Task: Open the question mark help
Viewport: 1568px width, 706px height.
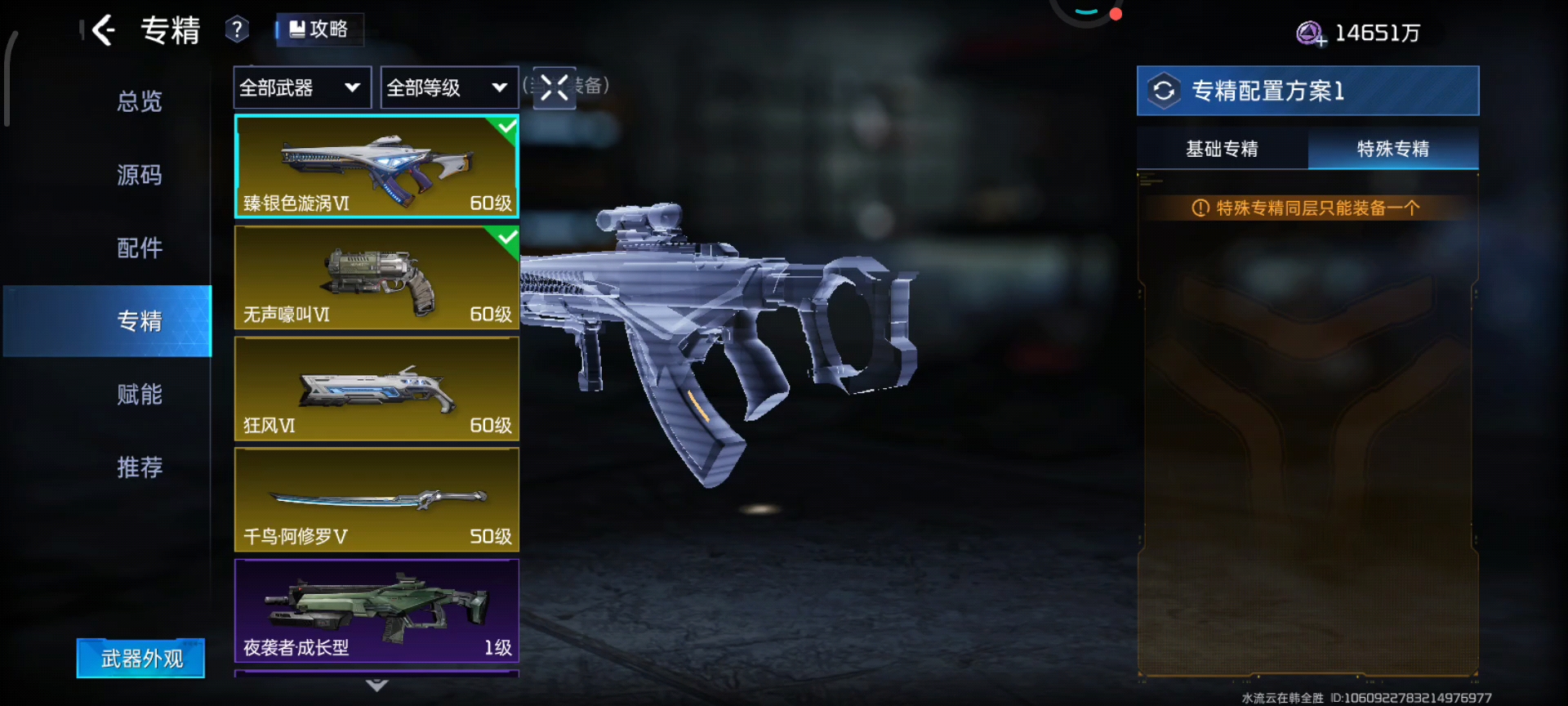Action: point(237,30)
